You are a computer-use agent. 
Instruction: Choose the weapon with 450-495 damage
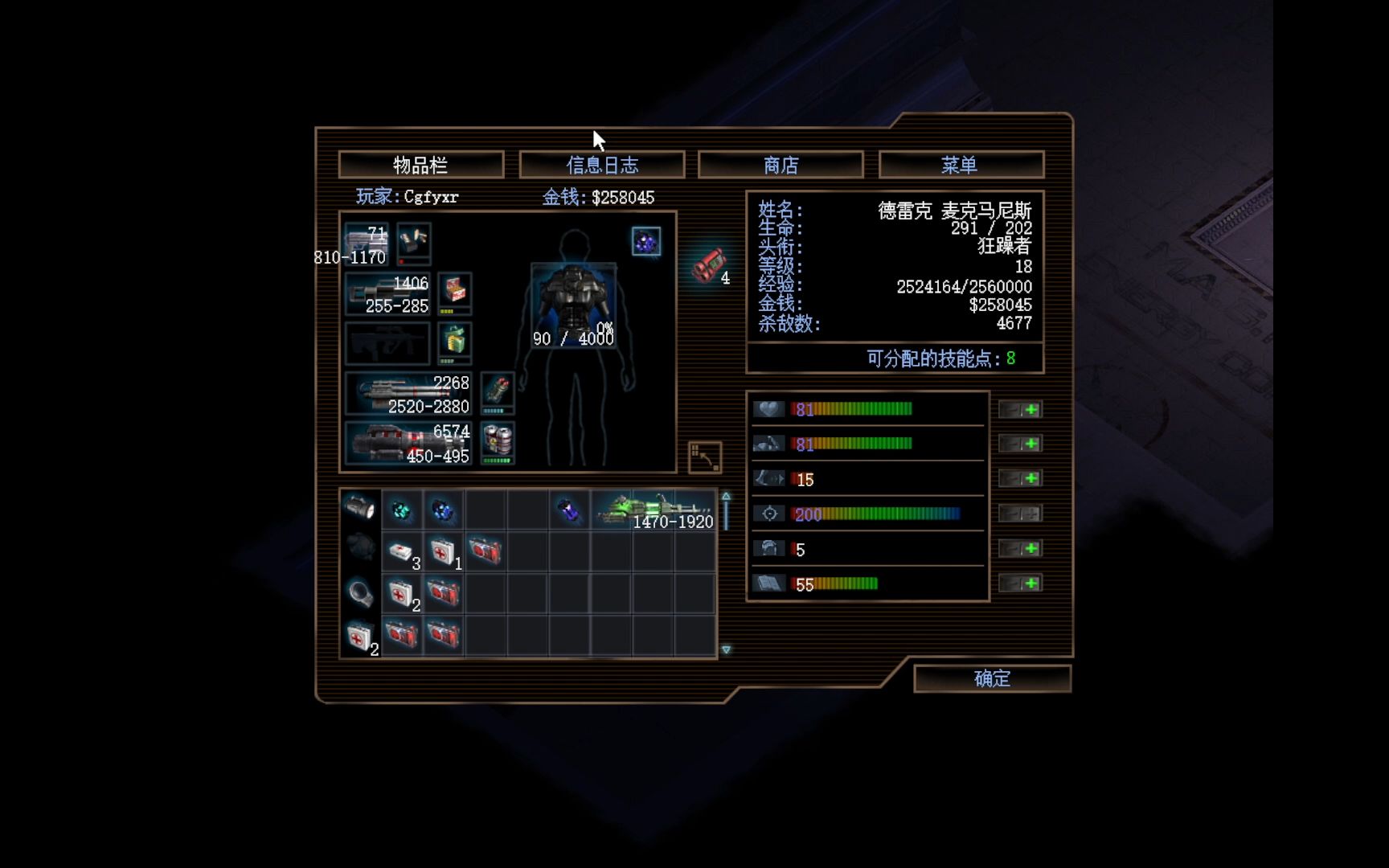408,443
